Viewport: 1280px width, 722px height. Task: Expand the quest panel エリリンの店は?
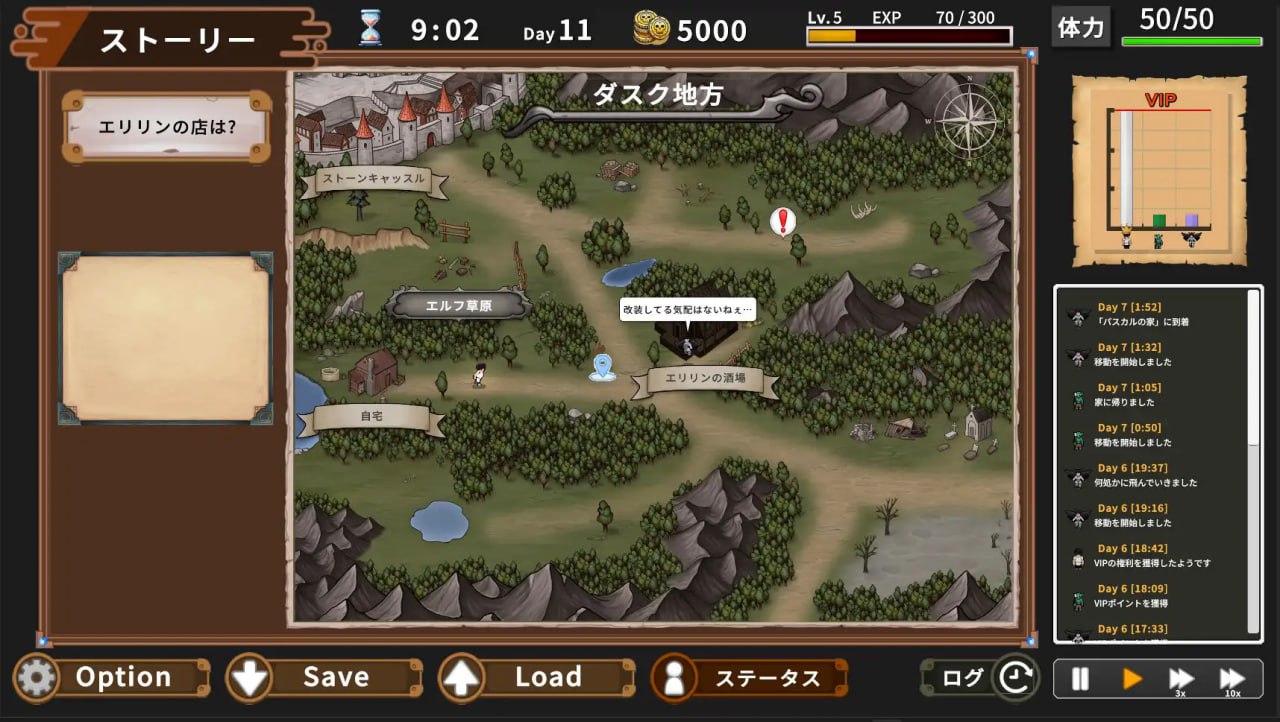[x=165, y=127]
